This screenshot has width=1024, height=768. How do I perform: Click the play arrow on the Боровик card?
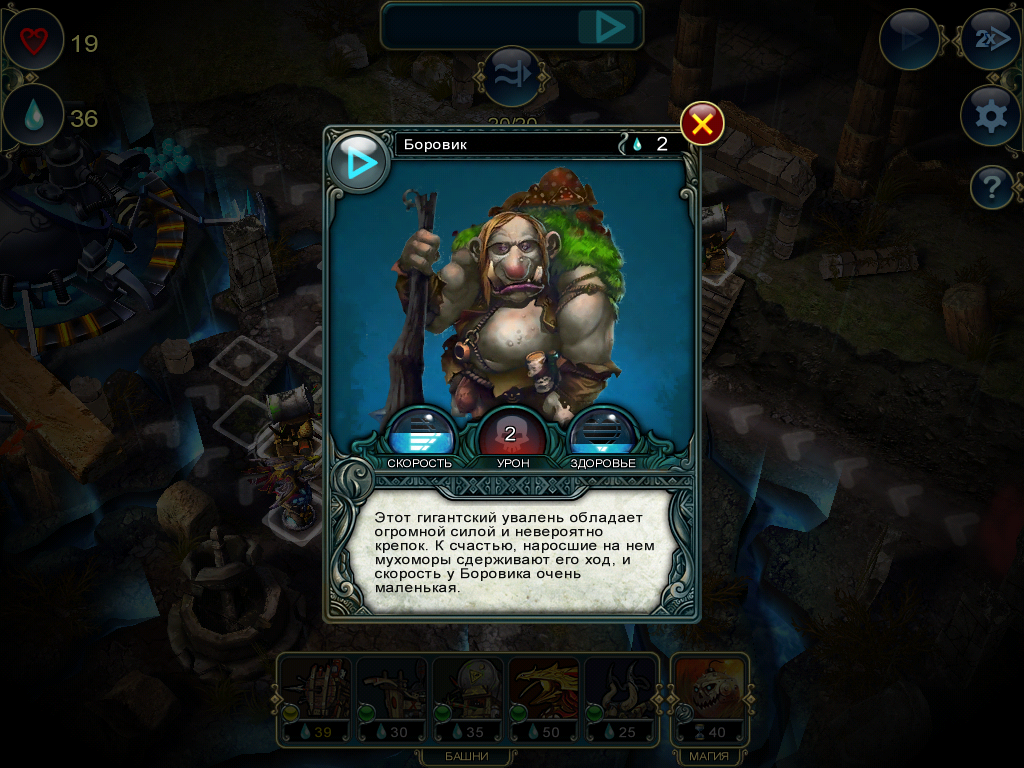coord(360,162)
